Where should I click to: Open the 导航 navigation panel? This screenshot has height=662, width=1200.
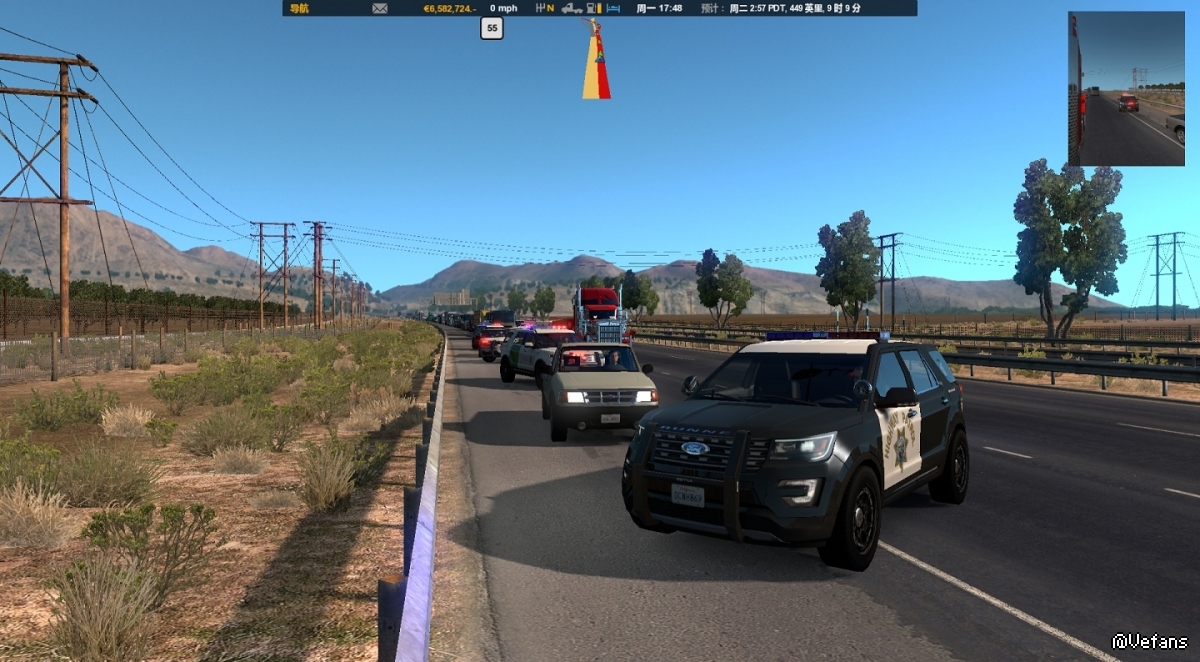click(298, 8)
